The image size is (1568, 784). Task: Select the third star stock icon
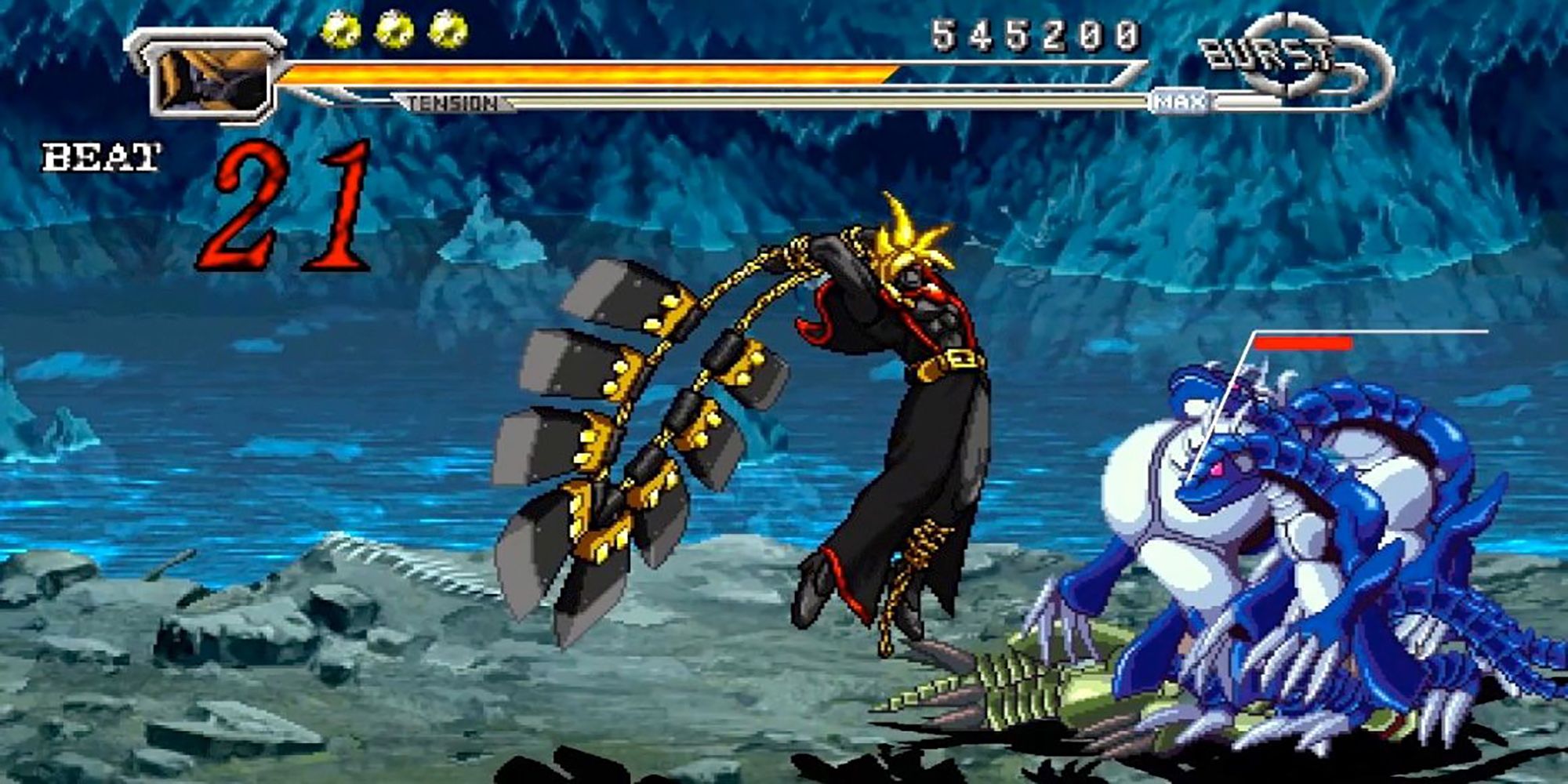[x=448, y=31]
